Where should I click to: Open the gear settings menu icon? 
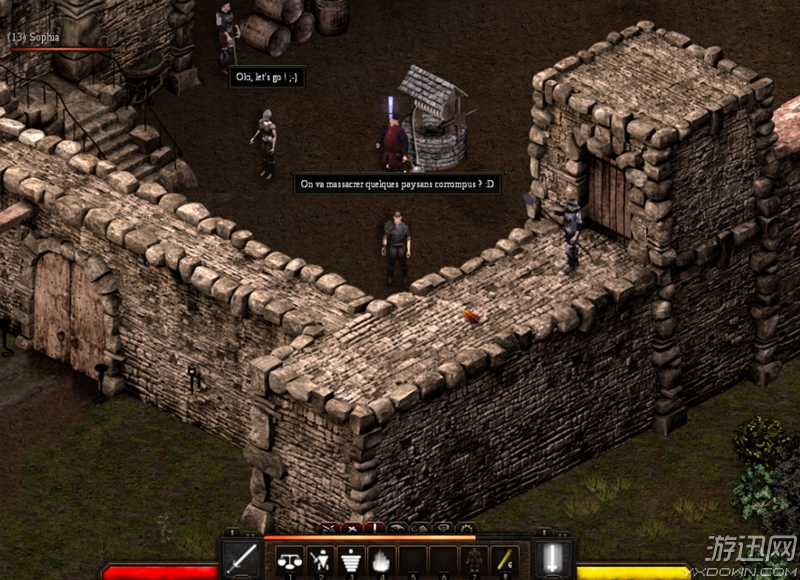[x=465, y=527]
